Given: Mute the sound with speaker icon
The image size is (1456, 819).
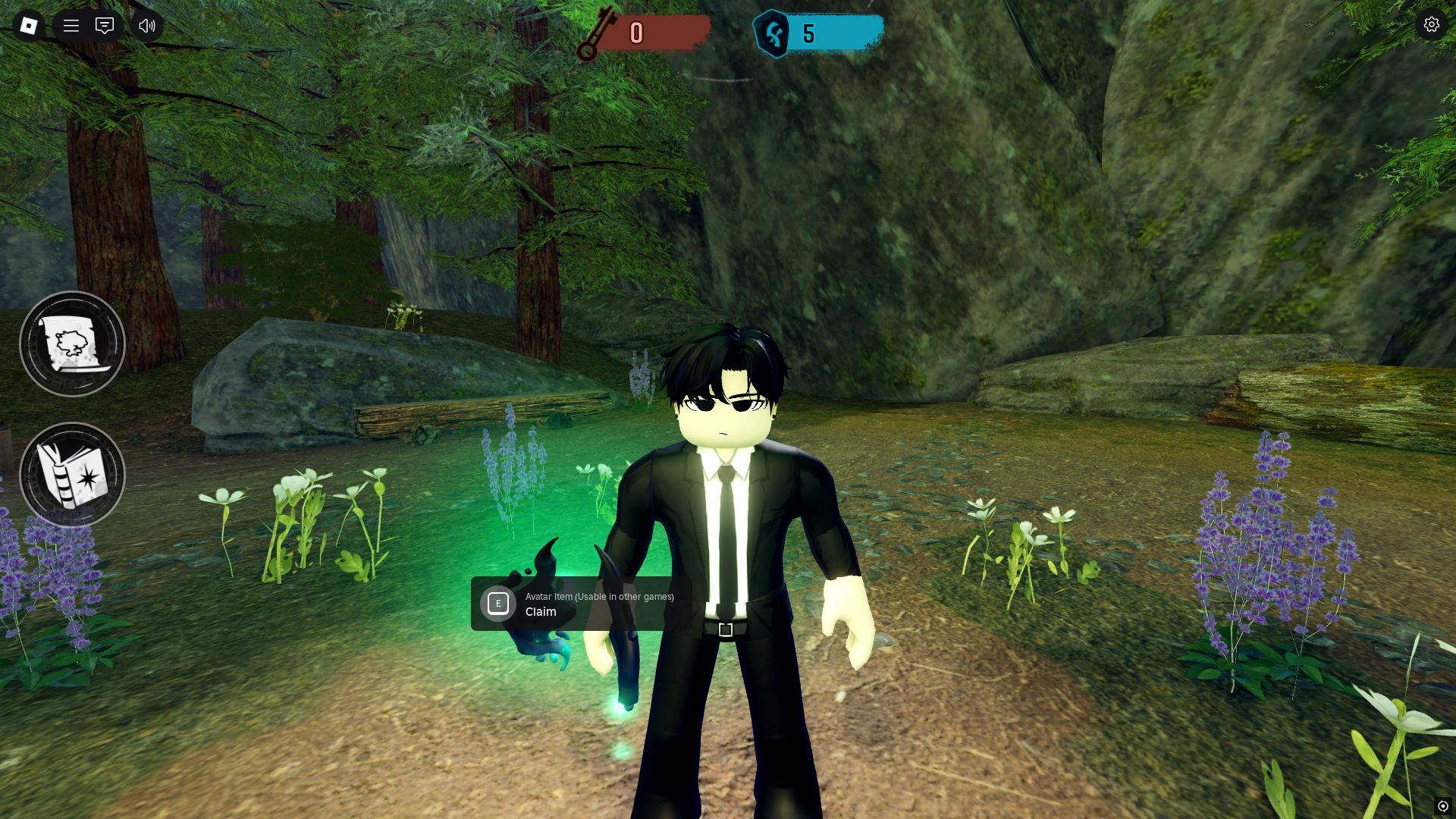Looking at the screenshot, I should [147, 26].
